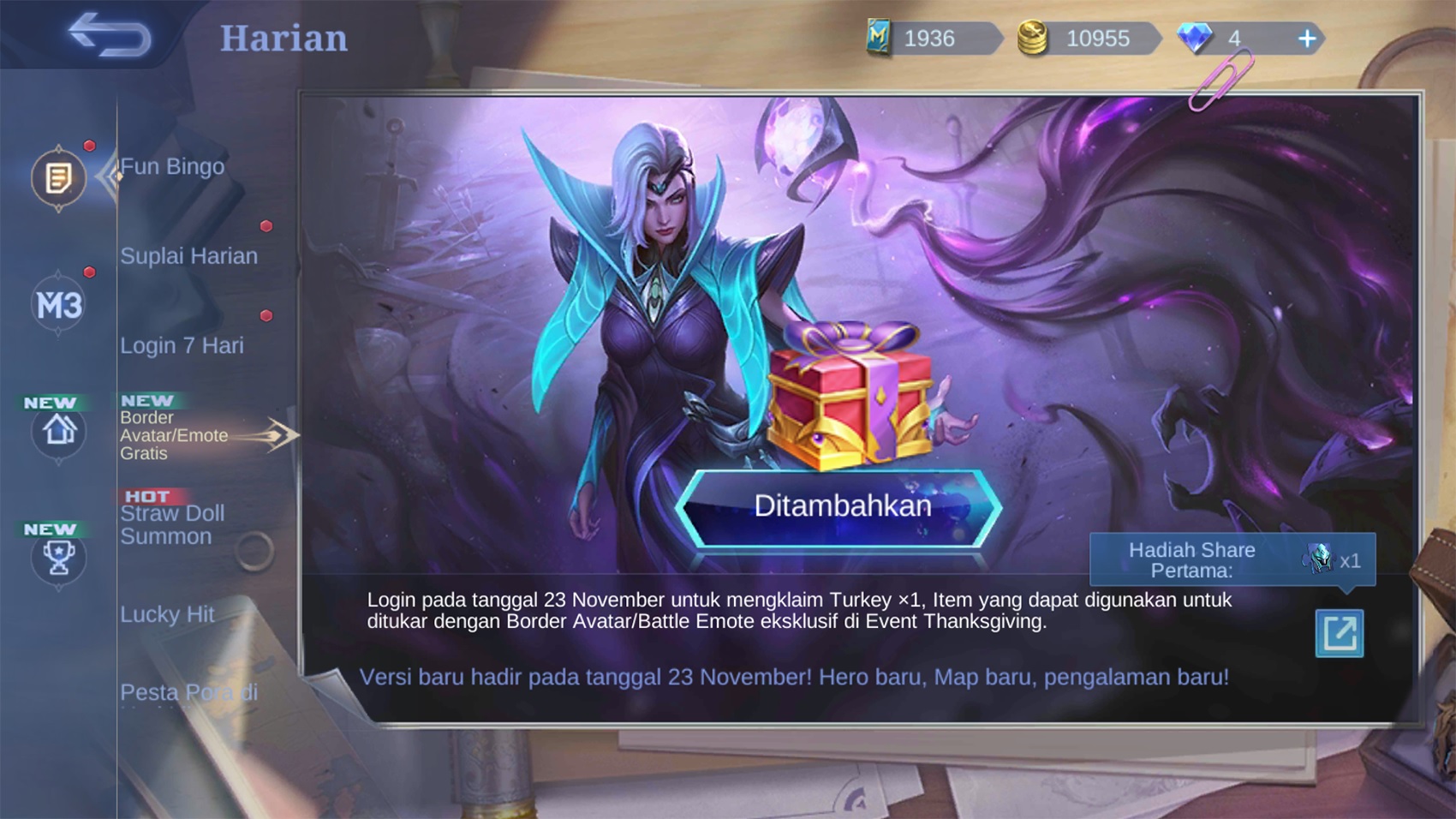
Task: Open the share icon near the bottom right
Action: 1340,634
